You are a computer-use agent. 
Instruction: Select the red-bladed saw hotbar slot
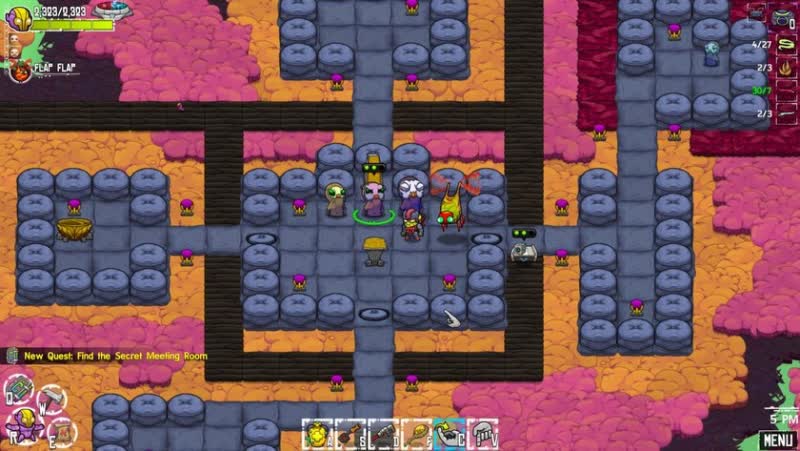384,433
